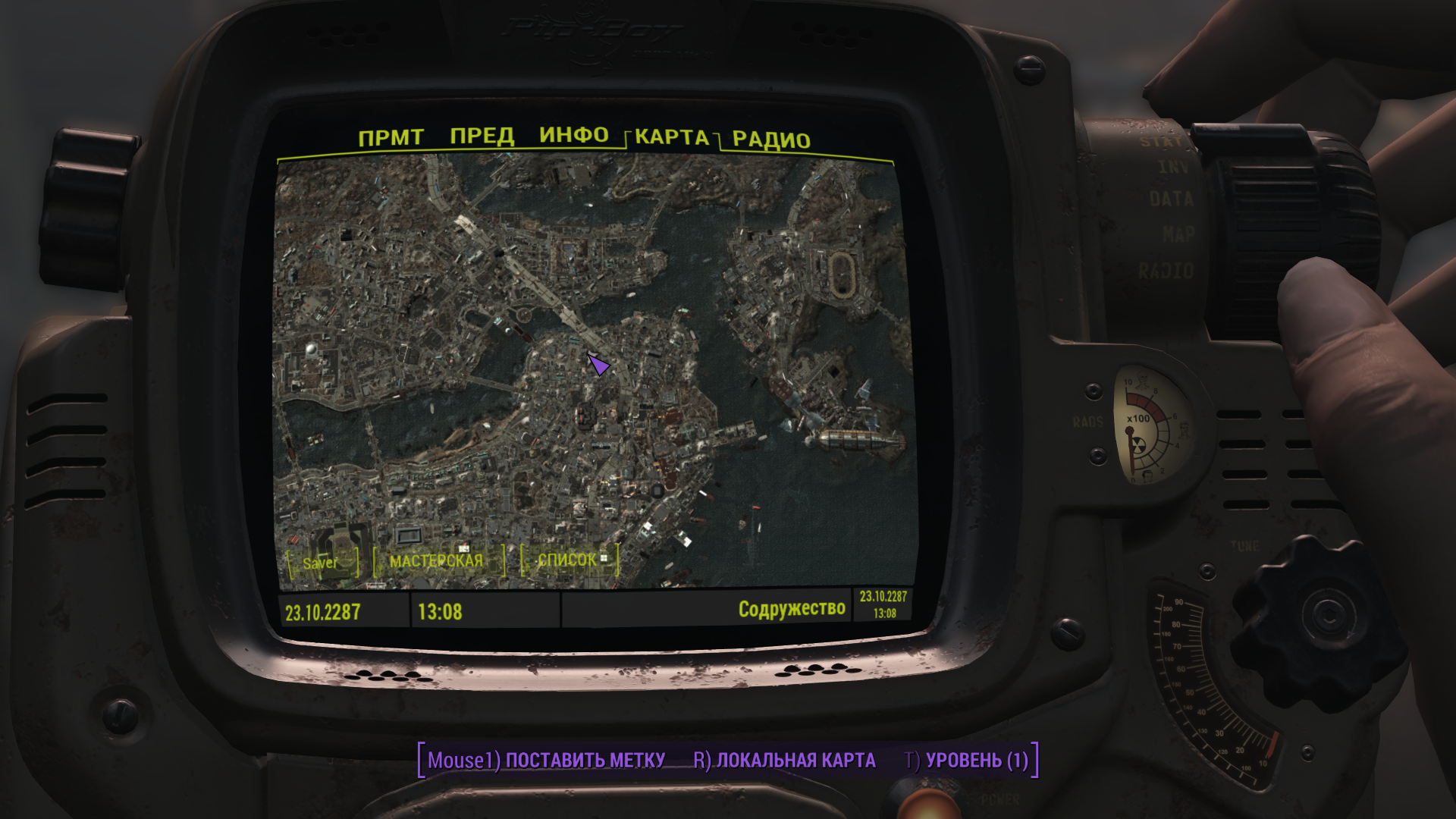
Task: Select the ИНФО data tab
Action: 574,135
